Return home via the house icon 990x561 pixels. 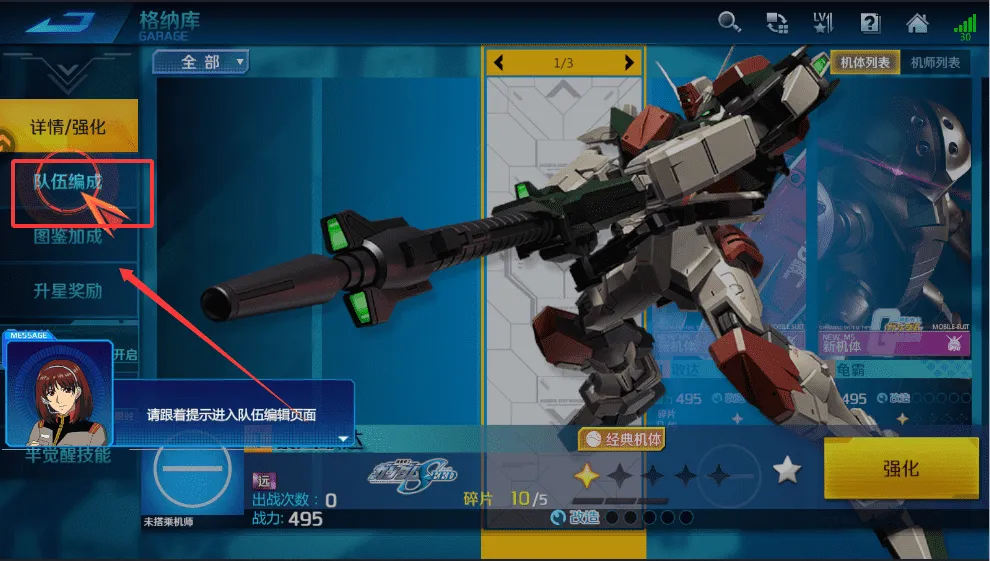(917, 22)
